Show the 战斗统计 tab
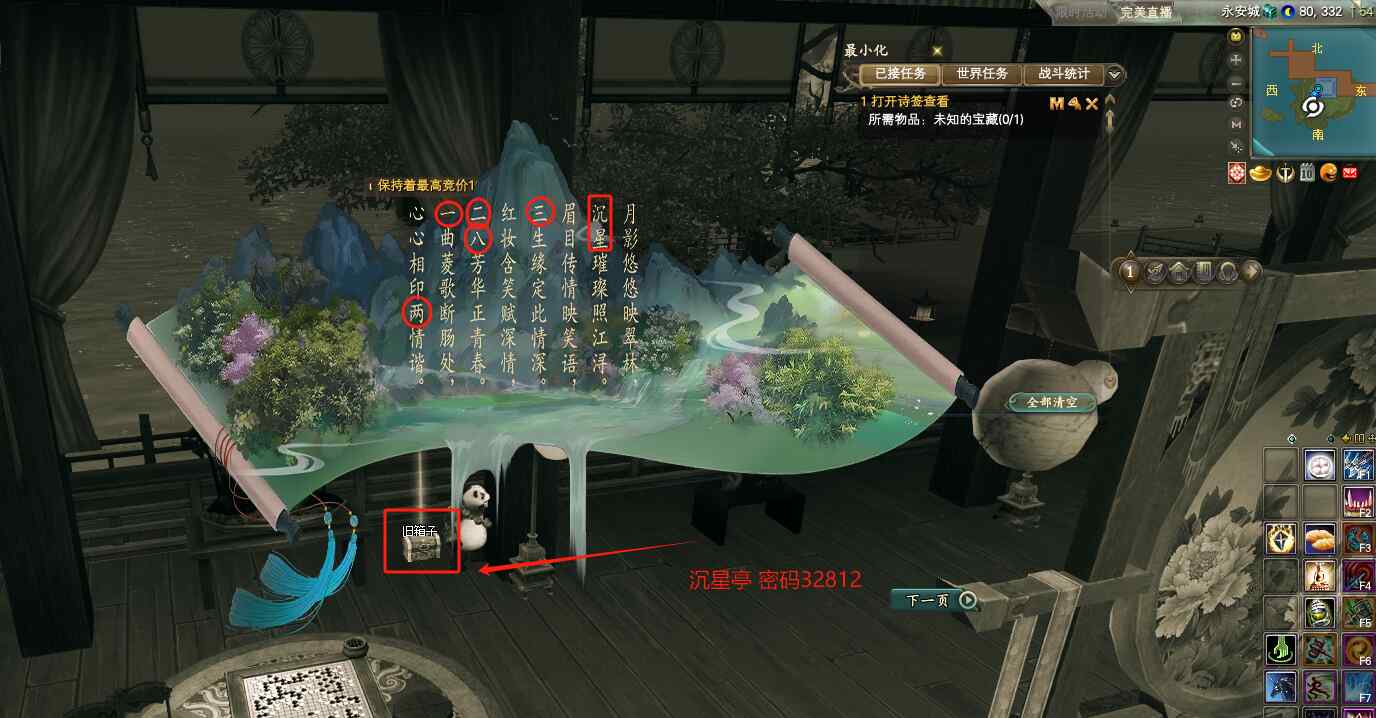This screenshot has height=718, width=1376. [1063, 74]
